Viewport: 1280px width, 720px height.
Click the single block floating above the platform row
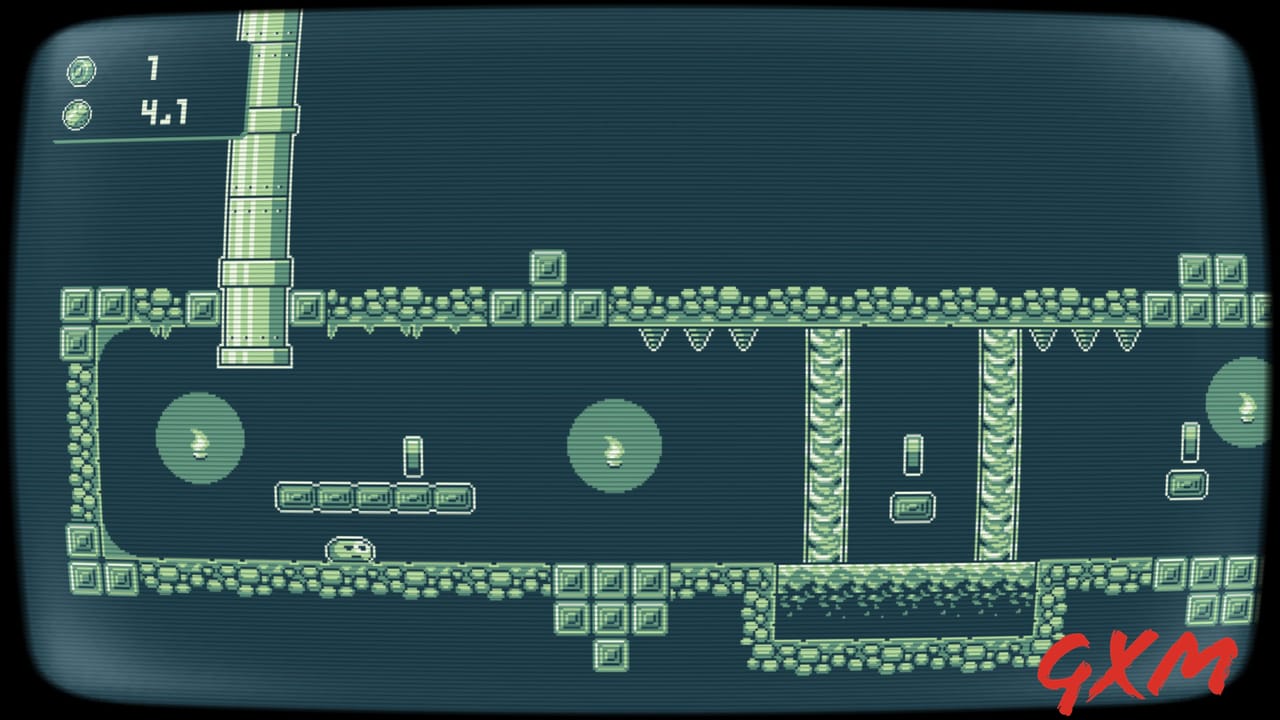pos(549,268)
